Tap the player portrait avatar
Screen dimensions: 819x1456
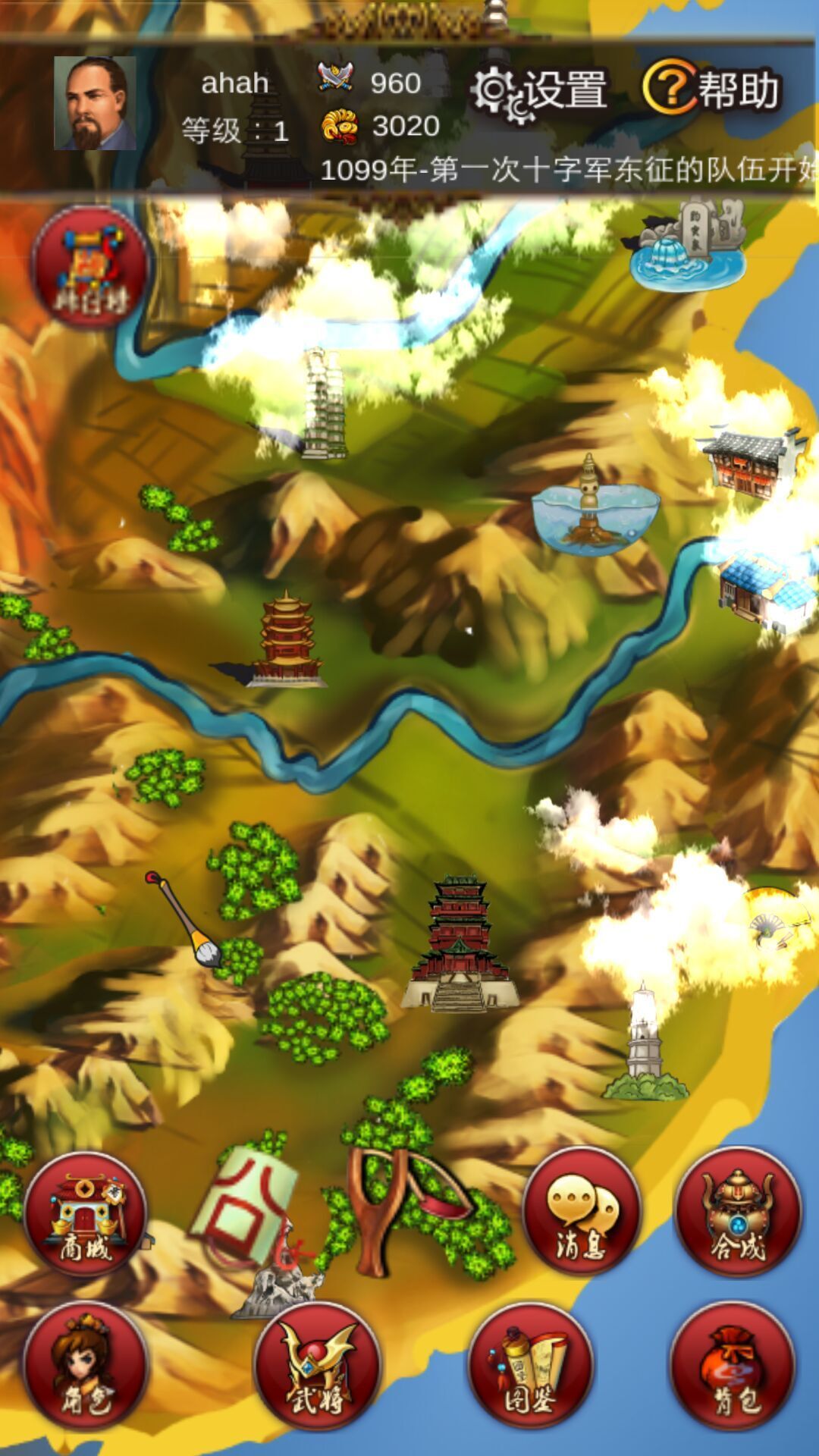pos(95,104)
